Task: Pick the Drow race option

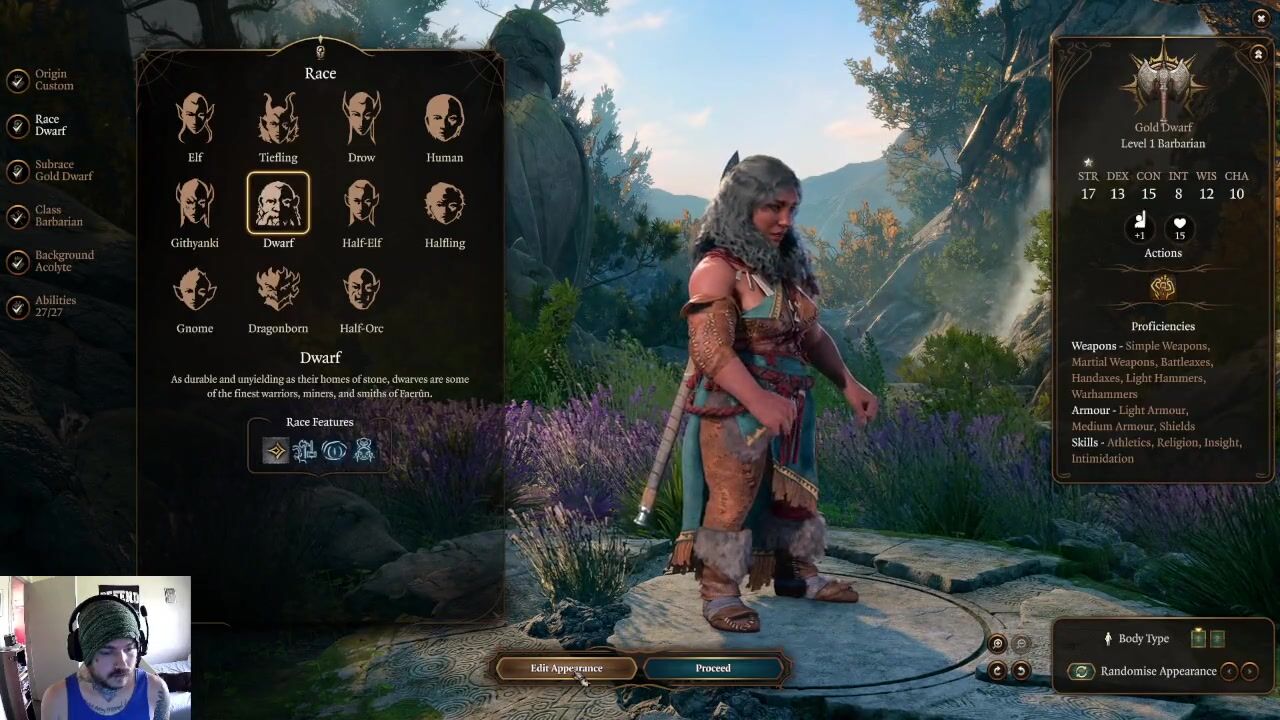Action: pos(361,119)
